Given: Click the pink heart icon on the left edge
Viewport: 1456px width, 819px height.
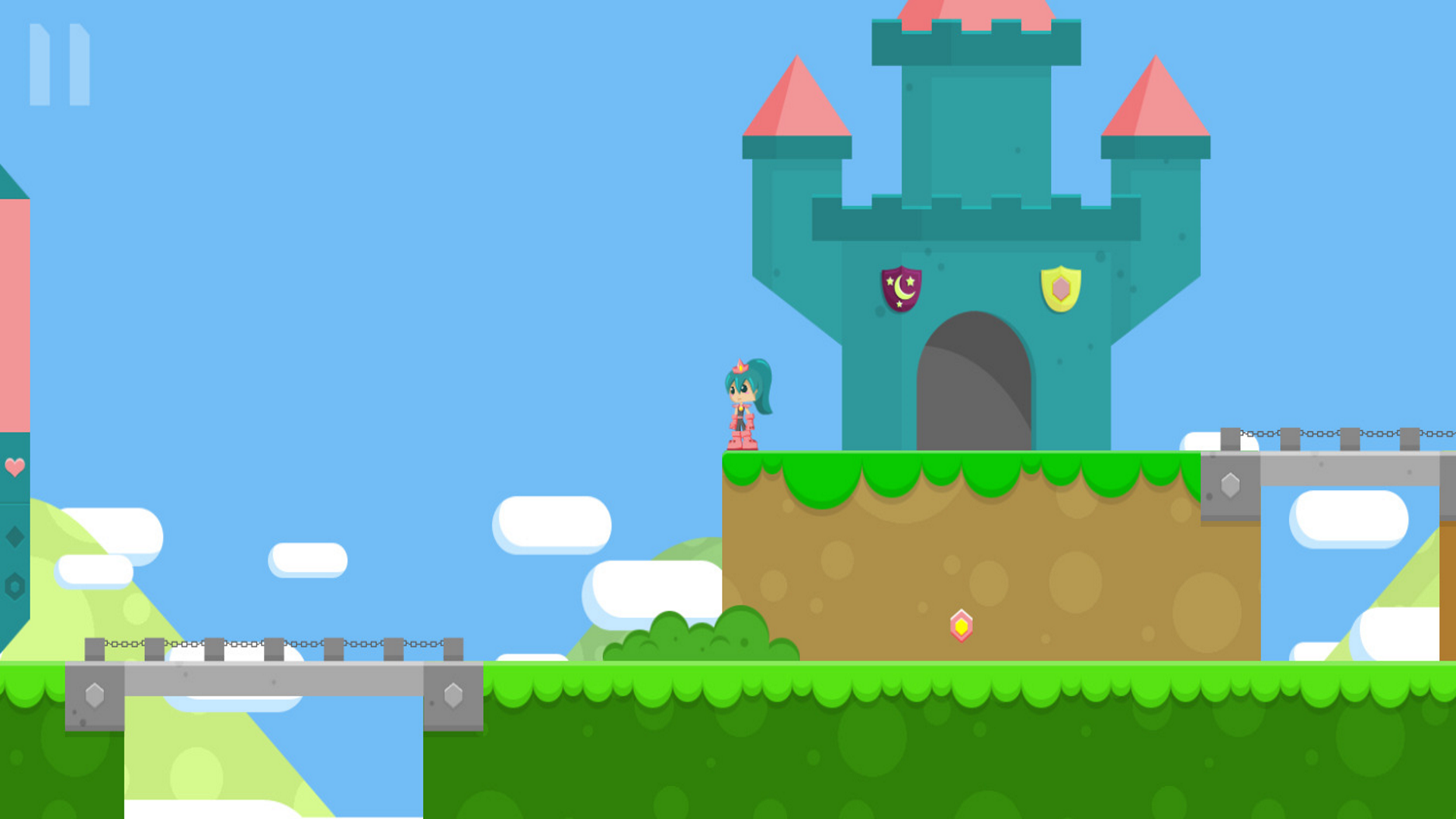Looking at the screenshot, I should click(x=14, y=468).
